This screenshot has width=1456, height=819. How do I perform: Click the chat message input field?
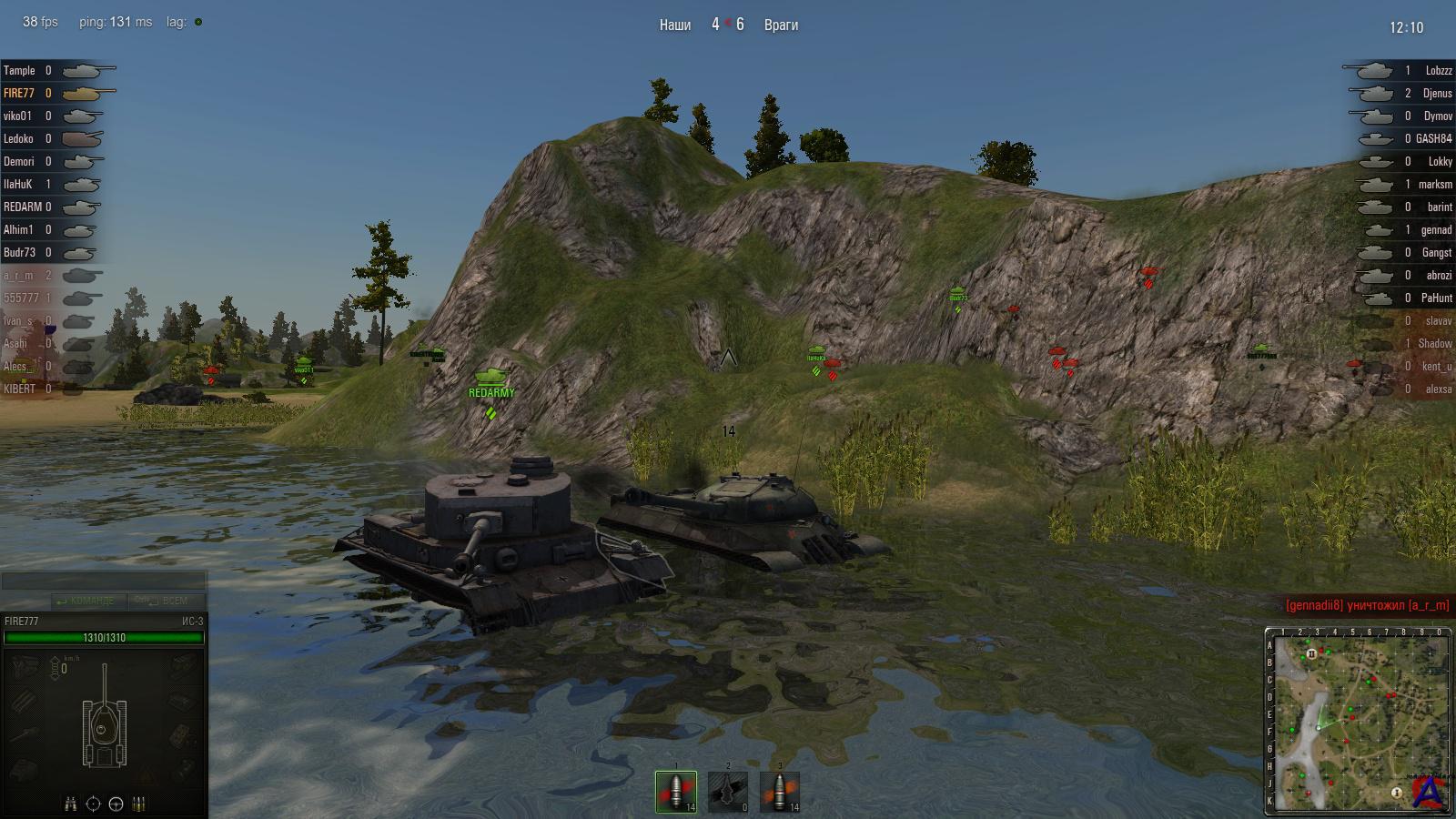(x=104, y=581)
